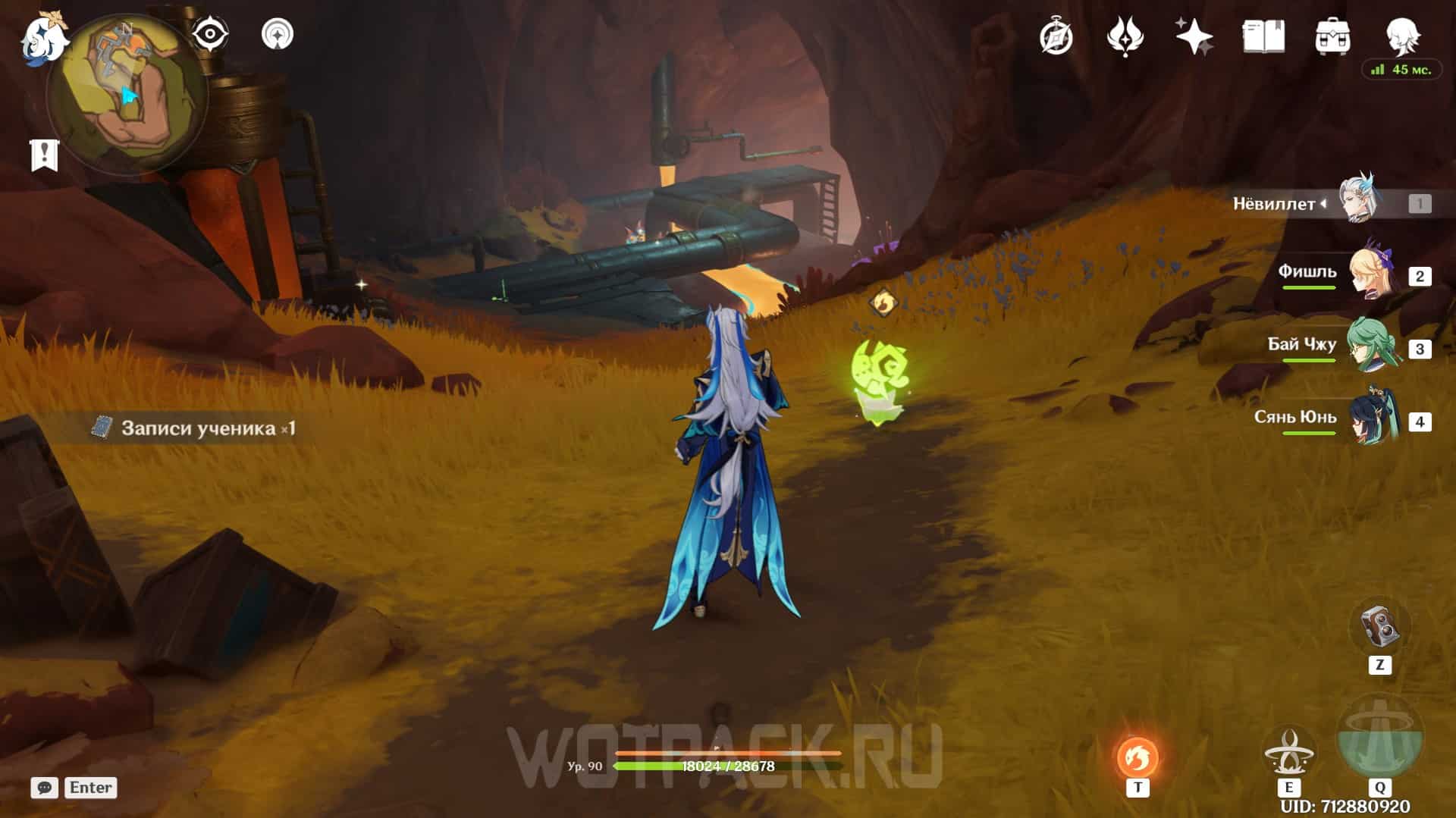Open the adventurer handbook book icon

tap(1263, 36)
